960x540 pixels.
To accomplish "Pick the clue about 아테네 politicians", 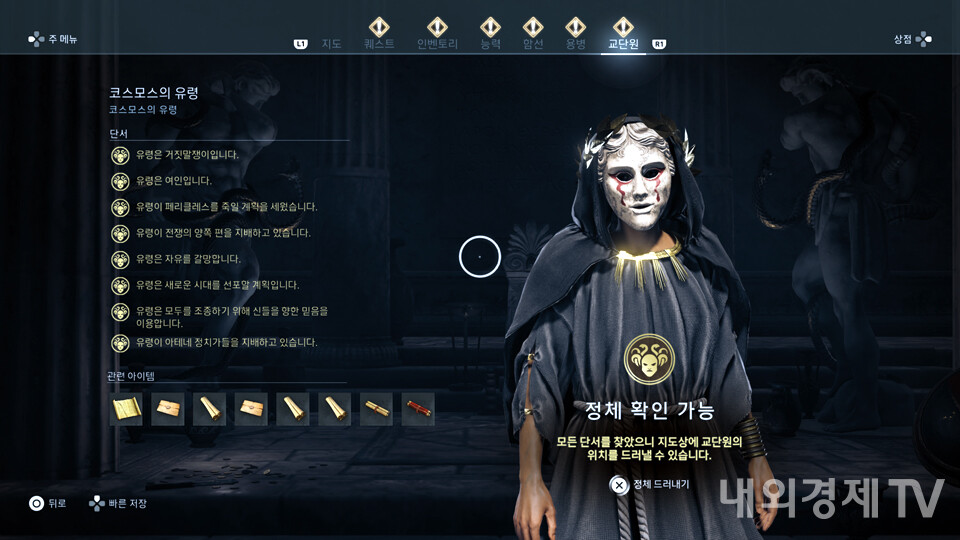I will (x=226, y=342).
